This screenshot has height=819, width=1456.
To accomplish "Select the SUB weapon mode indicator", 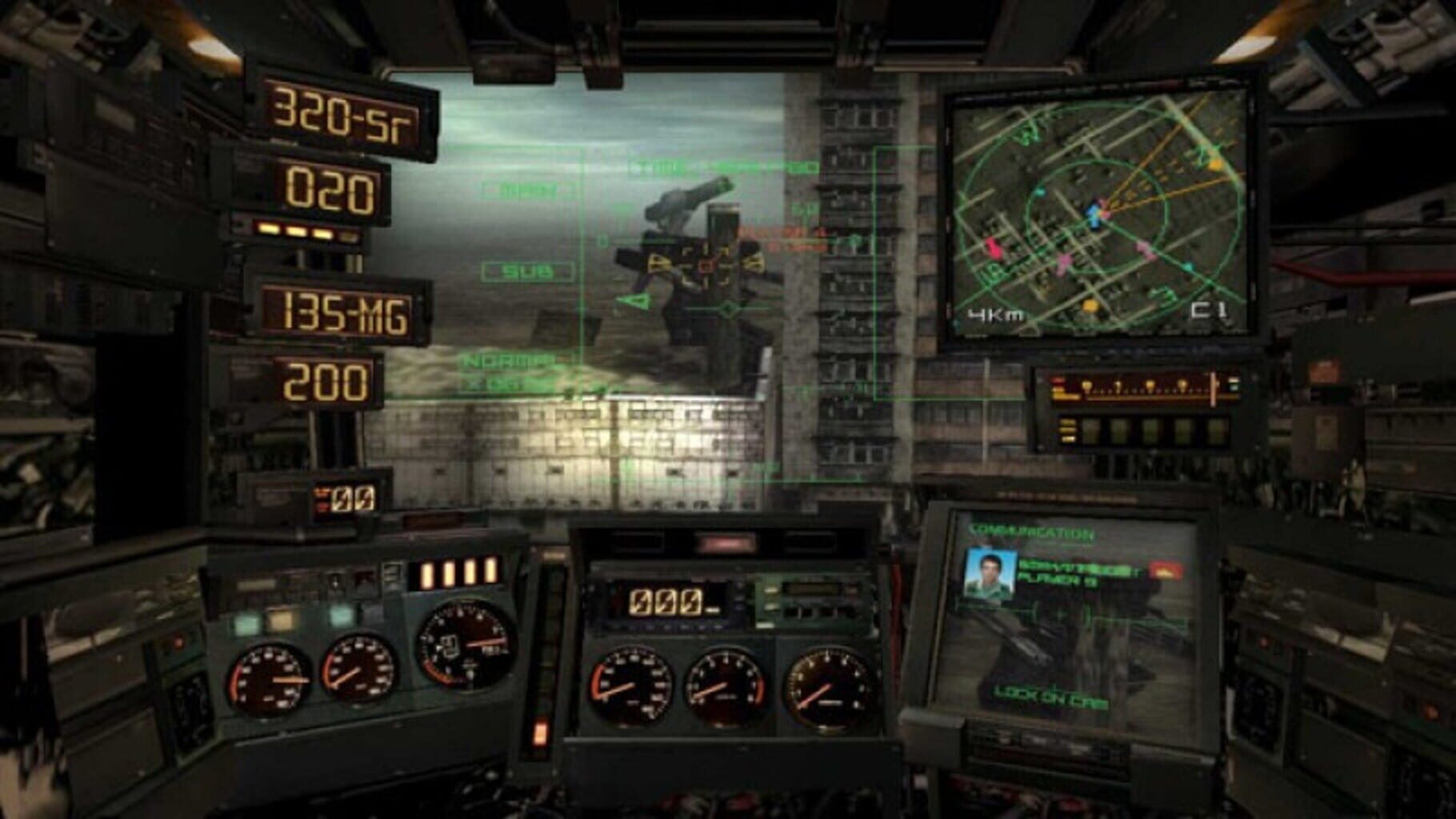I will pos(528,271).
